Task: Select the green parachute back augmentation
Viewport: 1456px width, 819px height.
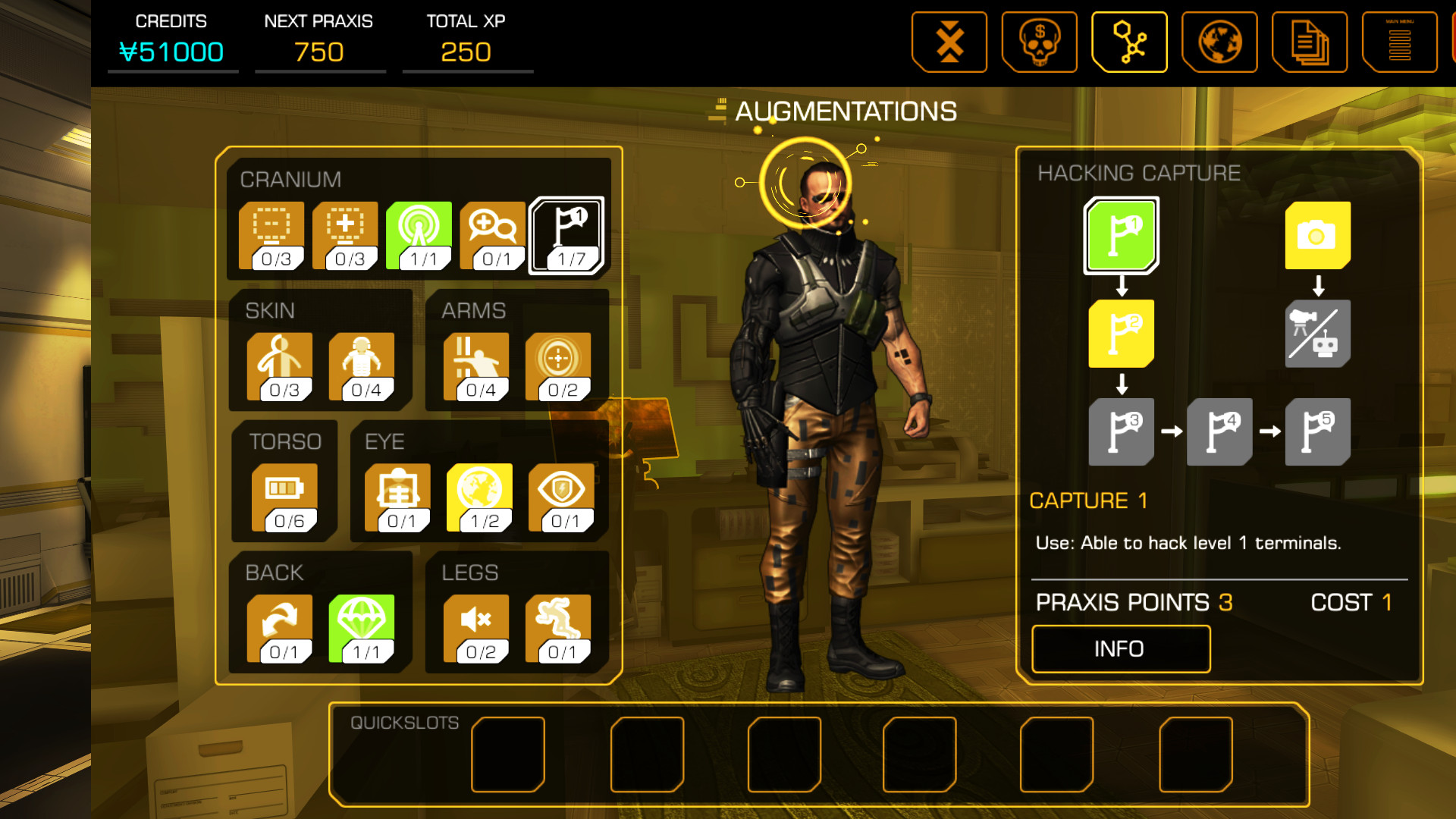Action: (362, 629)
